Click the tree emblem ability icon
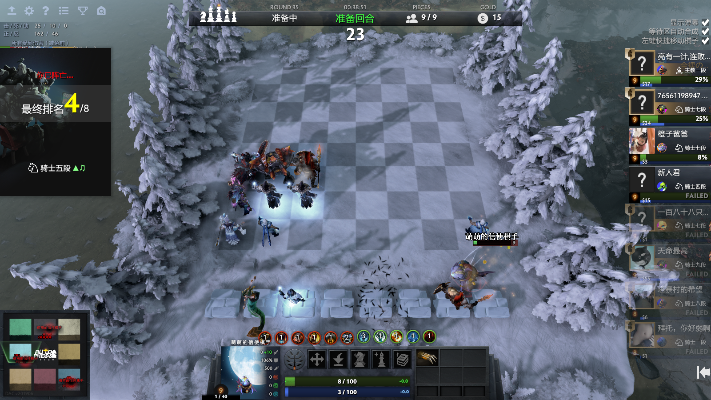 296,360
